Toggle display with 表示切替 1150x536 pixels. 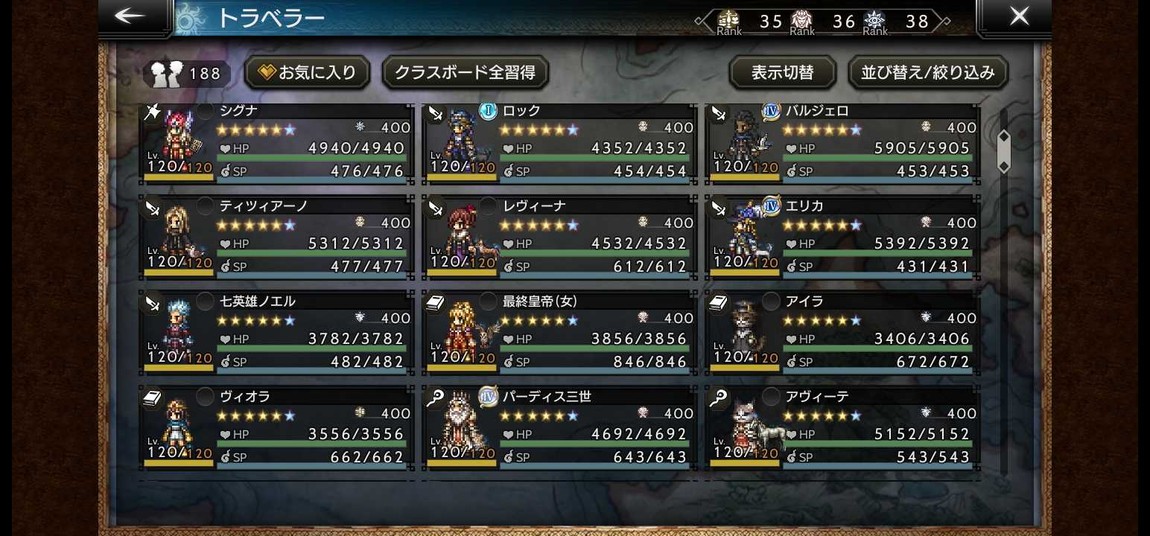(783, 73)
